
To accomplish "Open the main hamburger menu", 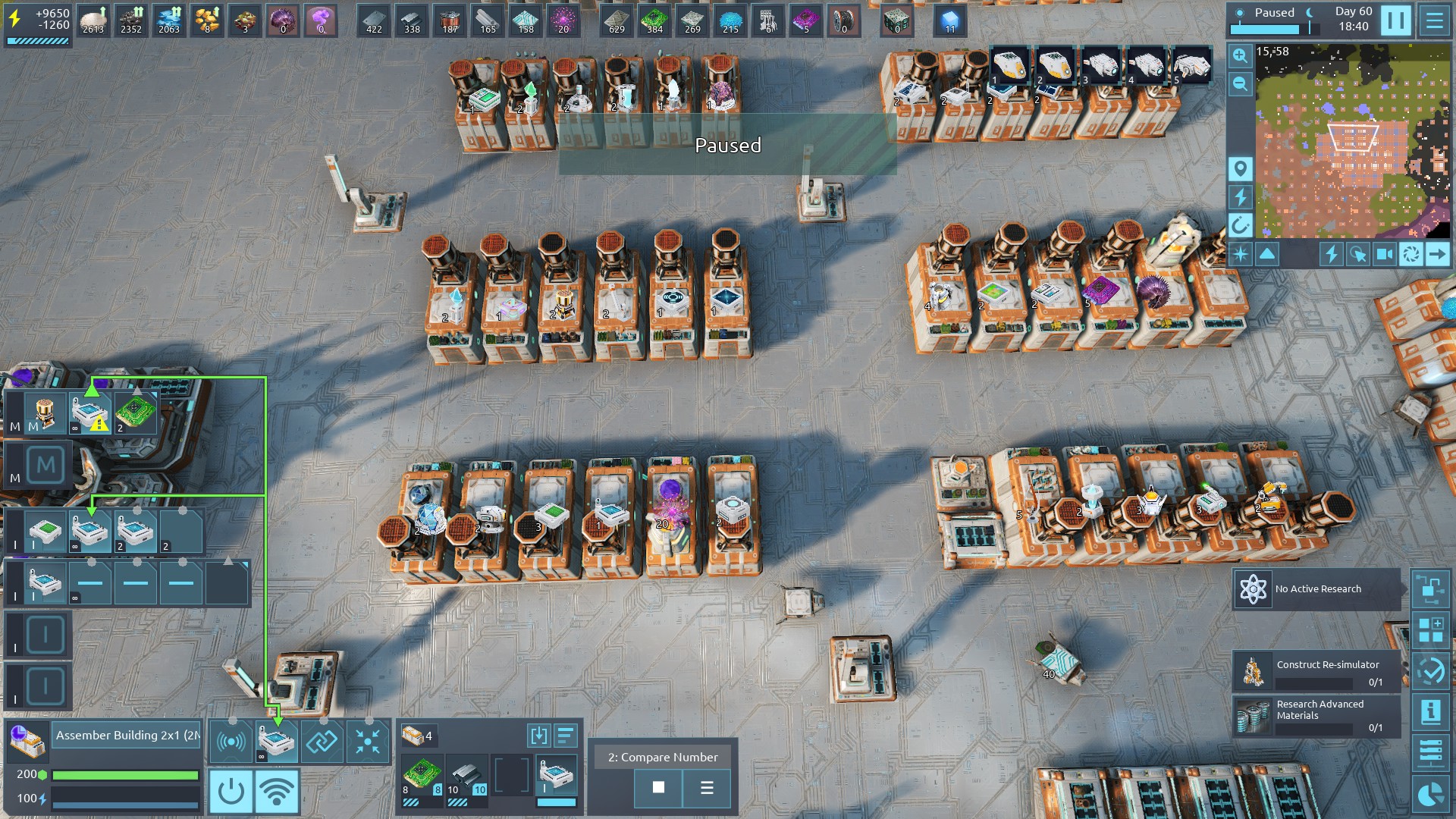I will pyautogui.click(x=1434, y=20).
